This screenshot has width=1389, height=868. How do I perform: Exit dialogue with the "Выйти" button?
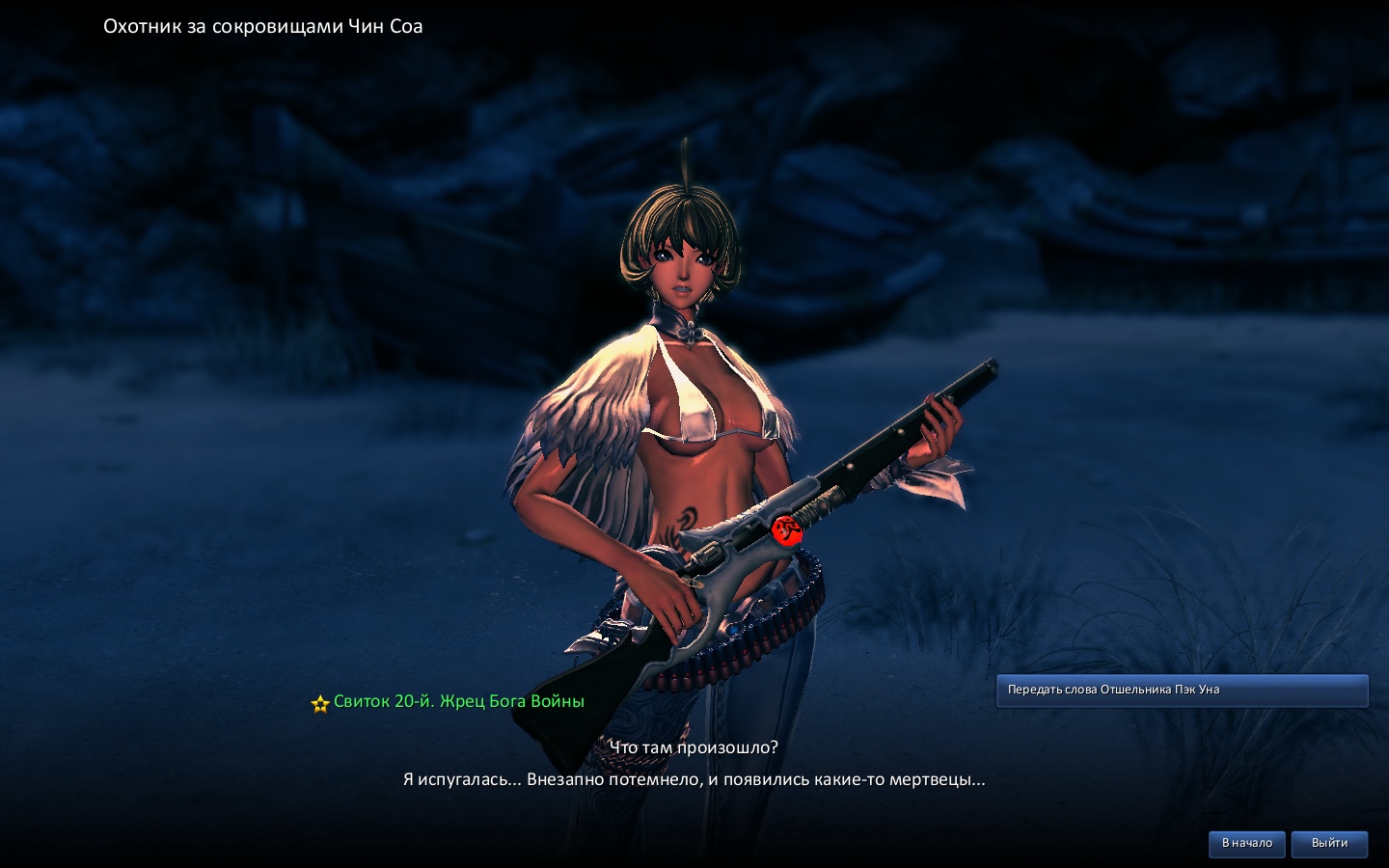pyautogui.click(x=1329, y=844)
